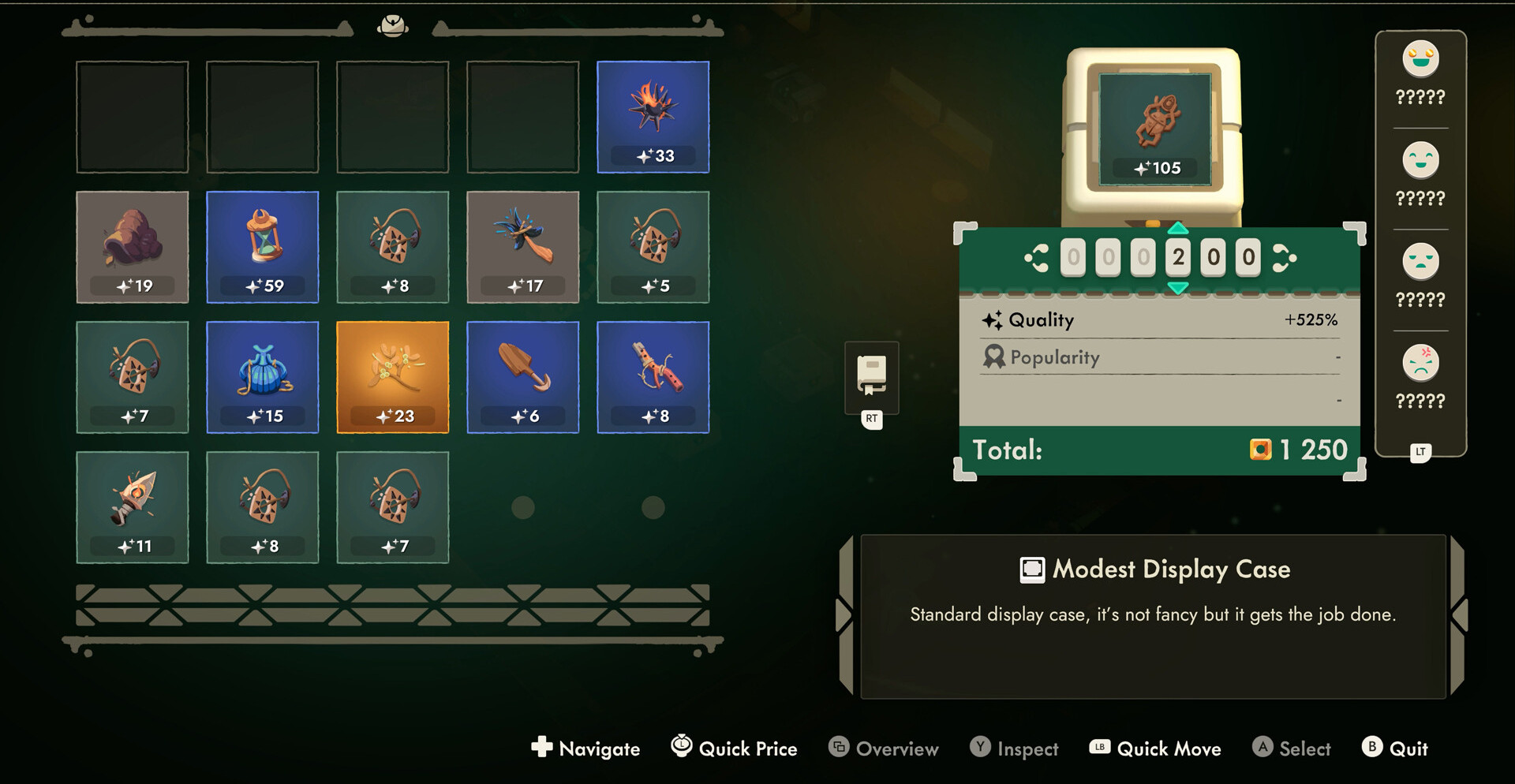1515x784 pixels.
Task: Pick the brown rock pile item
Action: (x=133, y=247)
